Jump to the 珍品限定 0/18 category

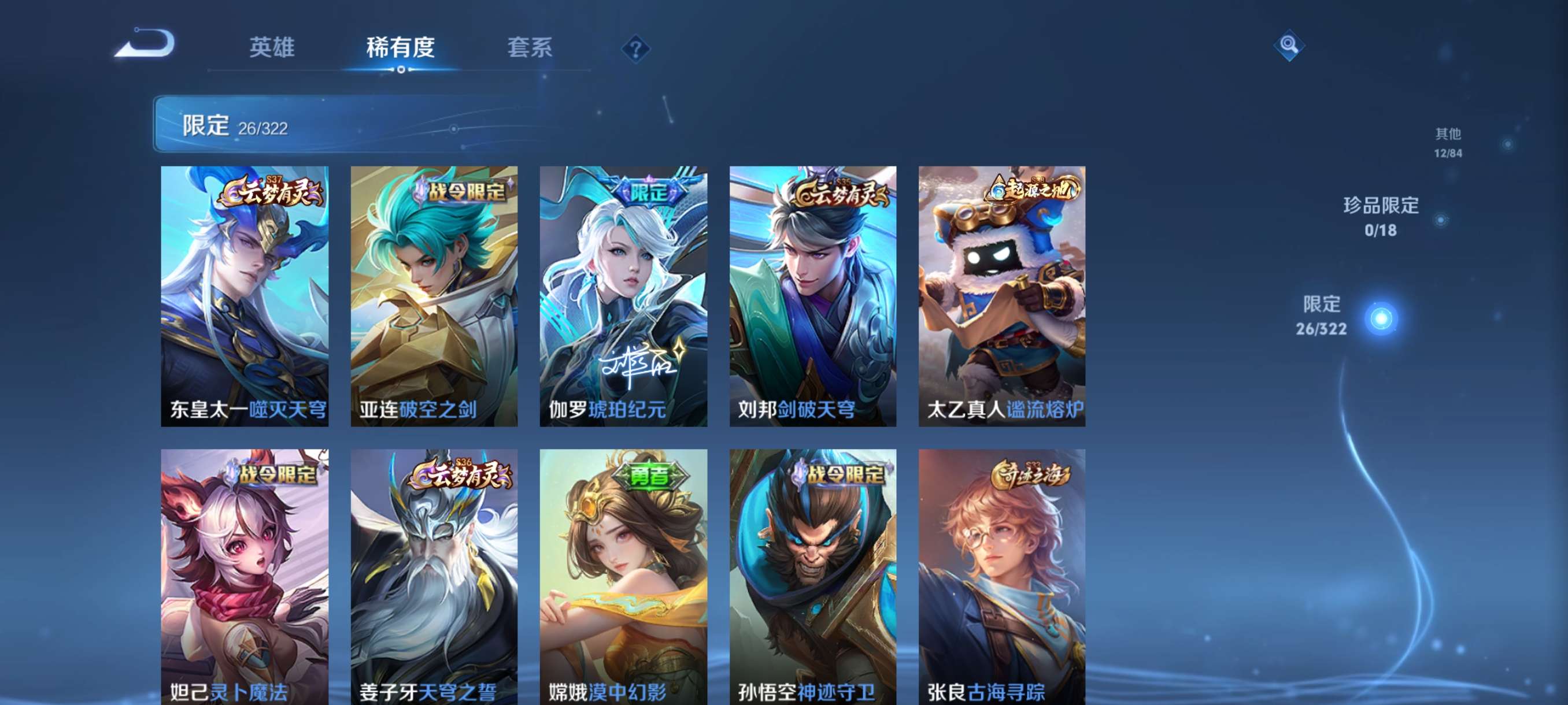(1381, 217)
